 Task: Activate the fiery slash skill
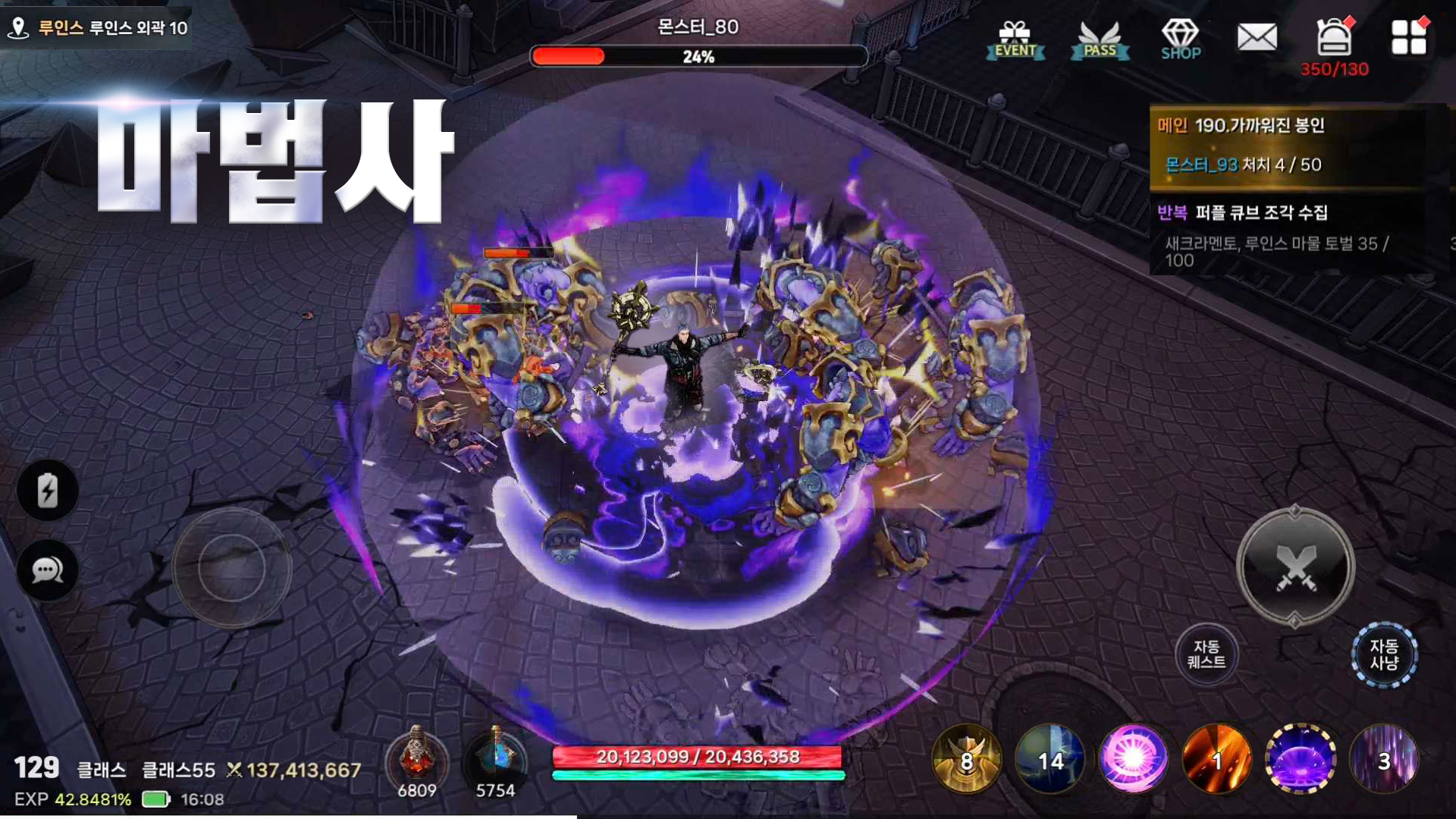(x=1216, y=759)
